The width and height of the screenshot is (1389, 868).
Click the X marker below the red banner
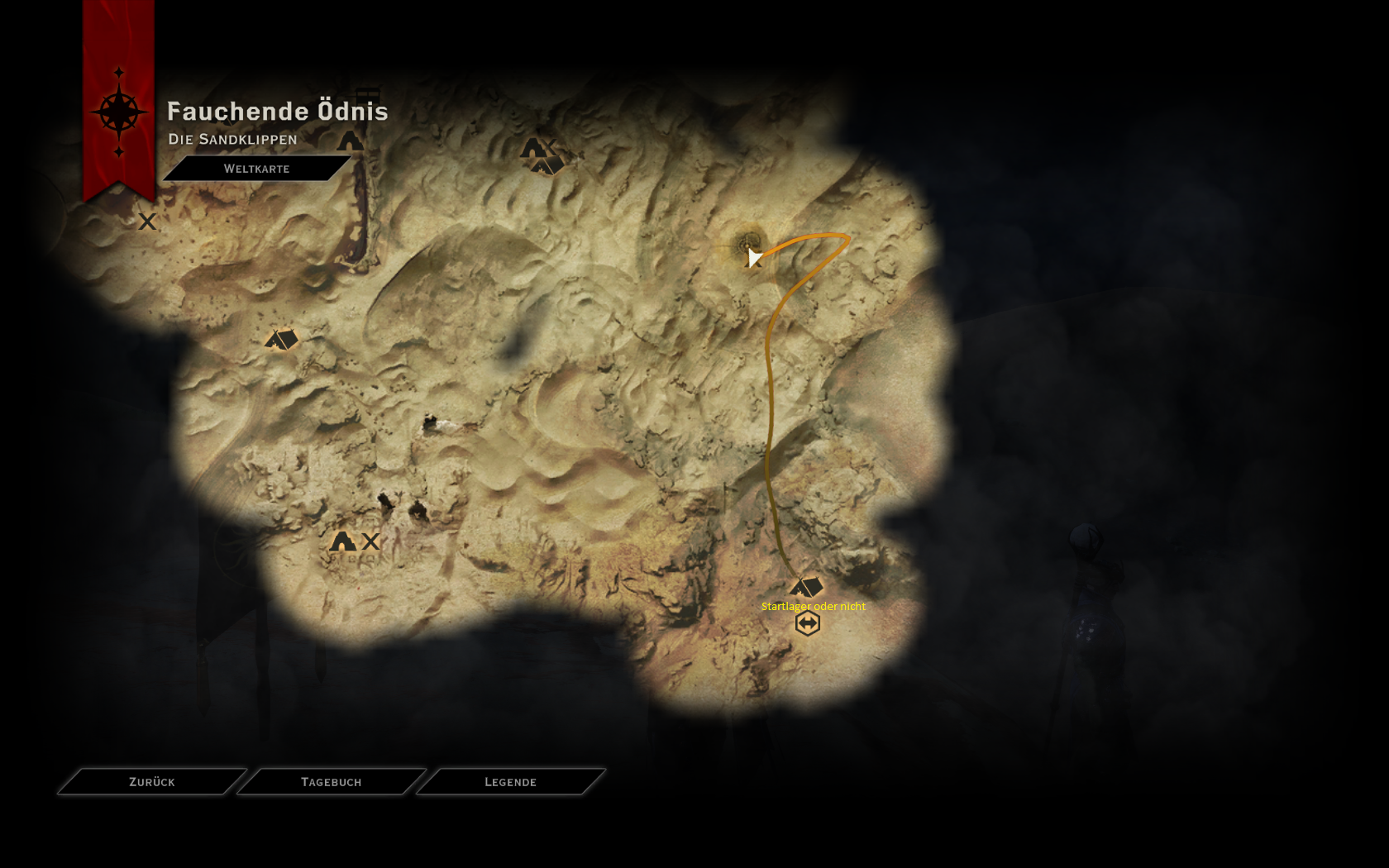(147, 222)
